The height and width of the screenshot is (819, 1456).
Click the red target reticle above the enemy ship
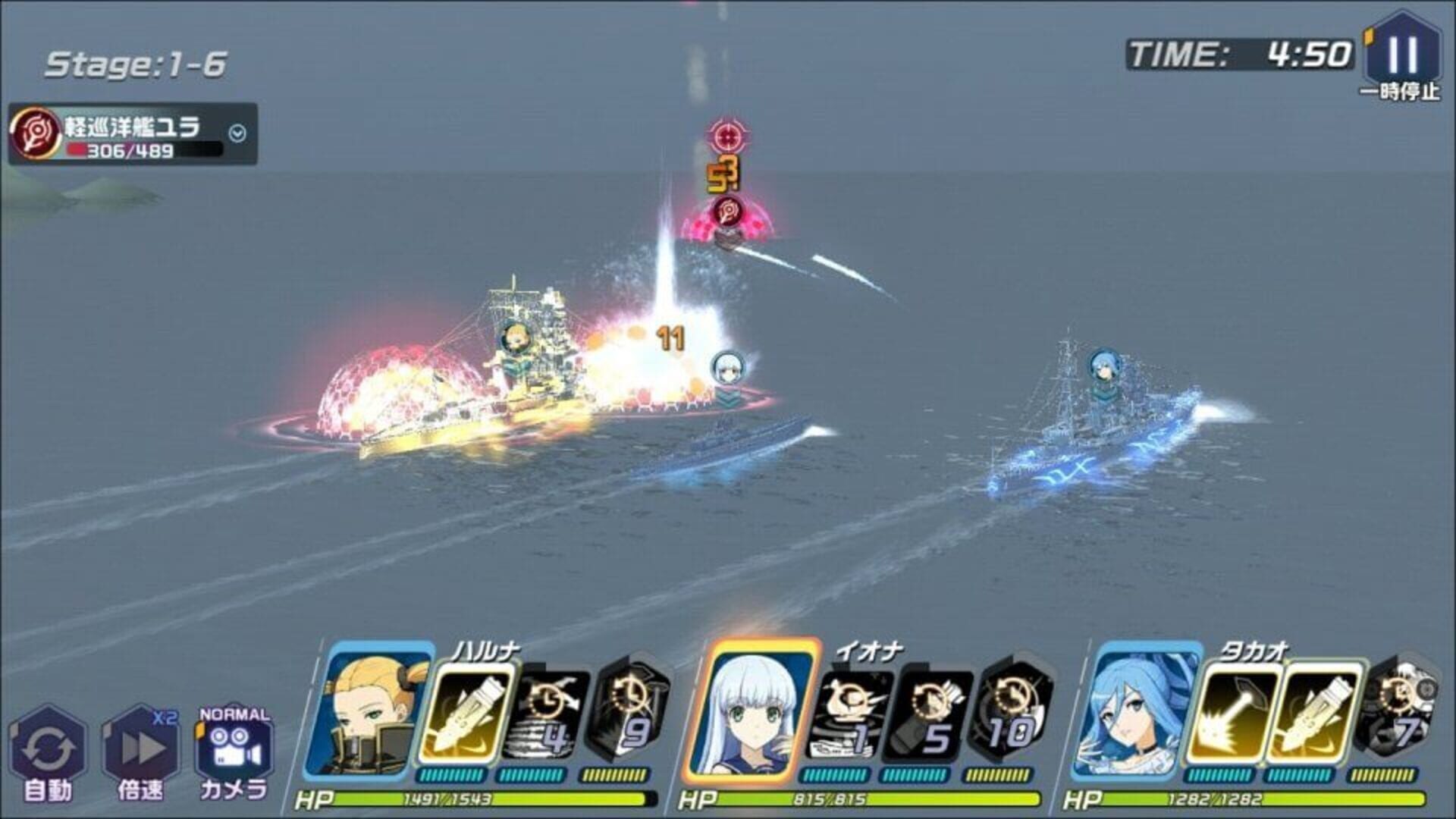click(x=726, y=136)
